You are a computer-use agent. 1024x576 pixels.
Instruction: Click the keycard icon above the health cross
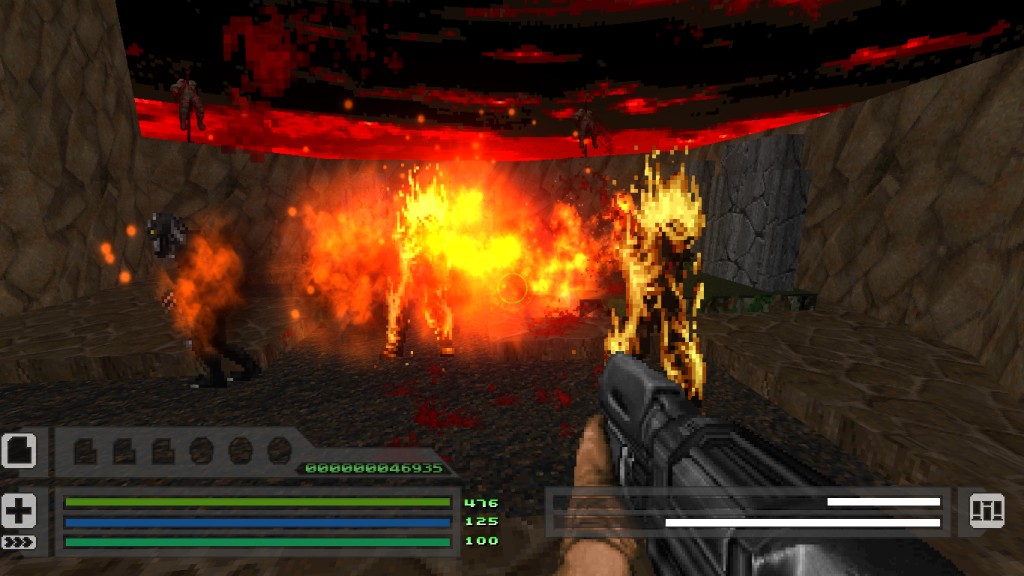[19, 451]
